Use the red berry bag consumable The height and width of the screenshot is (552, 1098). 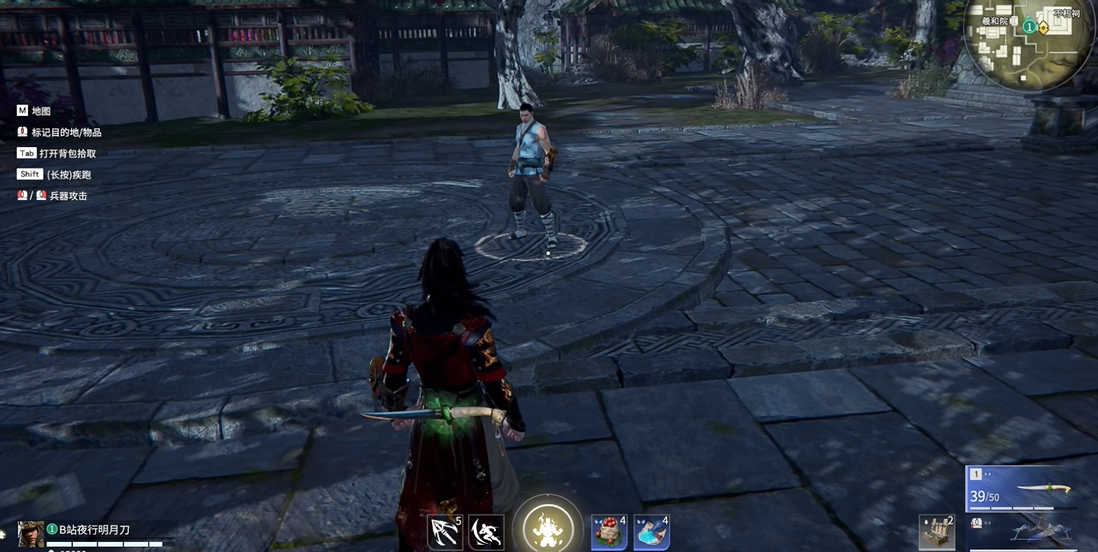point(608,532)
